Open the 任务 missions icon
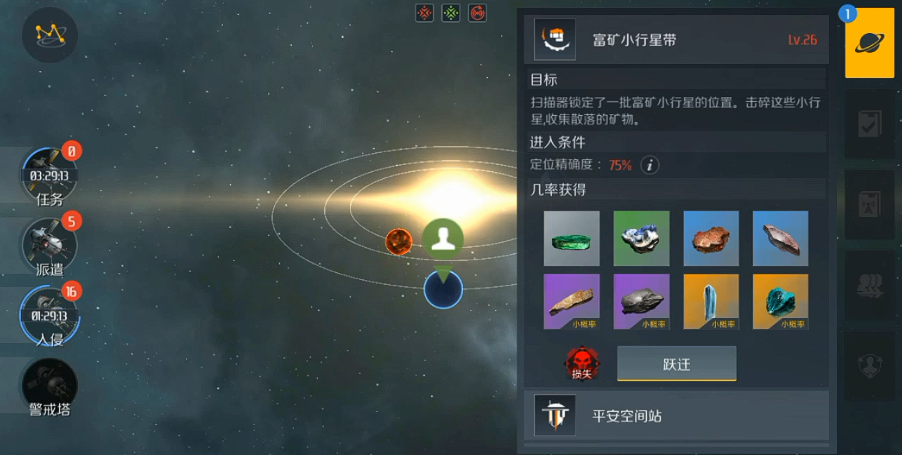The width and height of the screenshot is (902, 455). 49,176
